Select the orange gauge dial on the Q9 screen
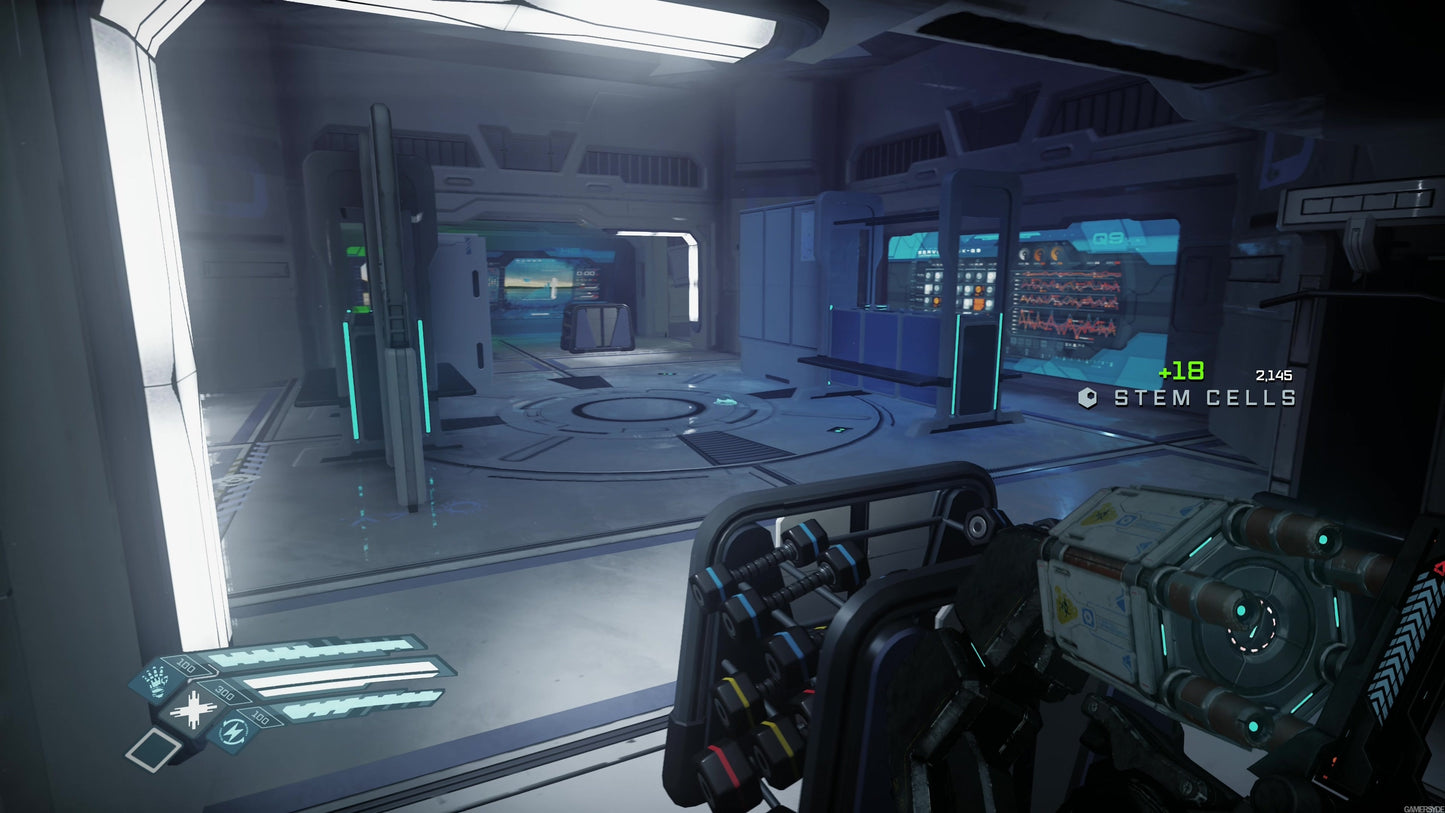 click(1039, 254)
